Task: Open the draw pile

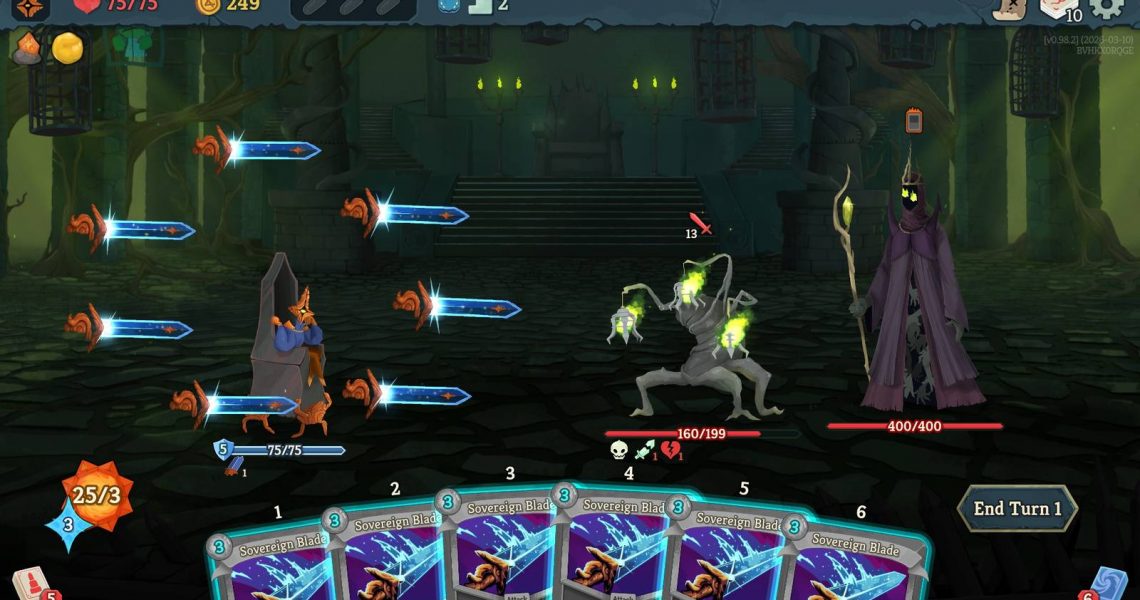Action: tap(28, 584)
